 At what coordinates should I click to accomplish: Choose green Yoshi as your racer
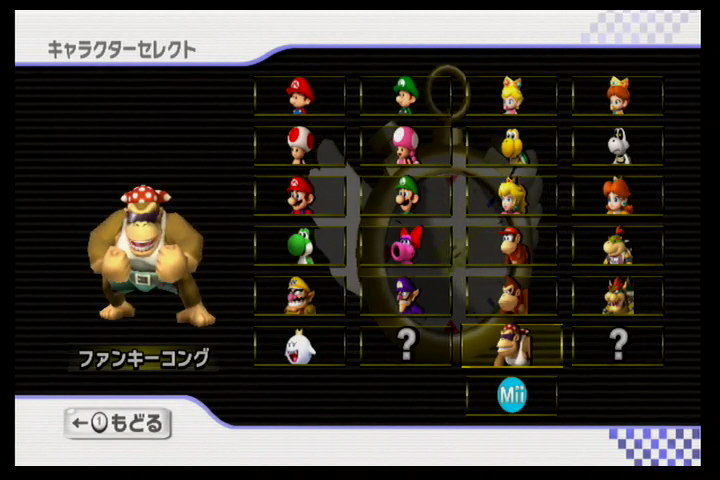point(299,245)
